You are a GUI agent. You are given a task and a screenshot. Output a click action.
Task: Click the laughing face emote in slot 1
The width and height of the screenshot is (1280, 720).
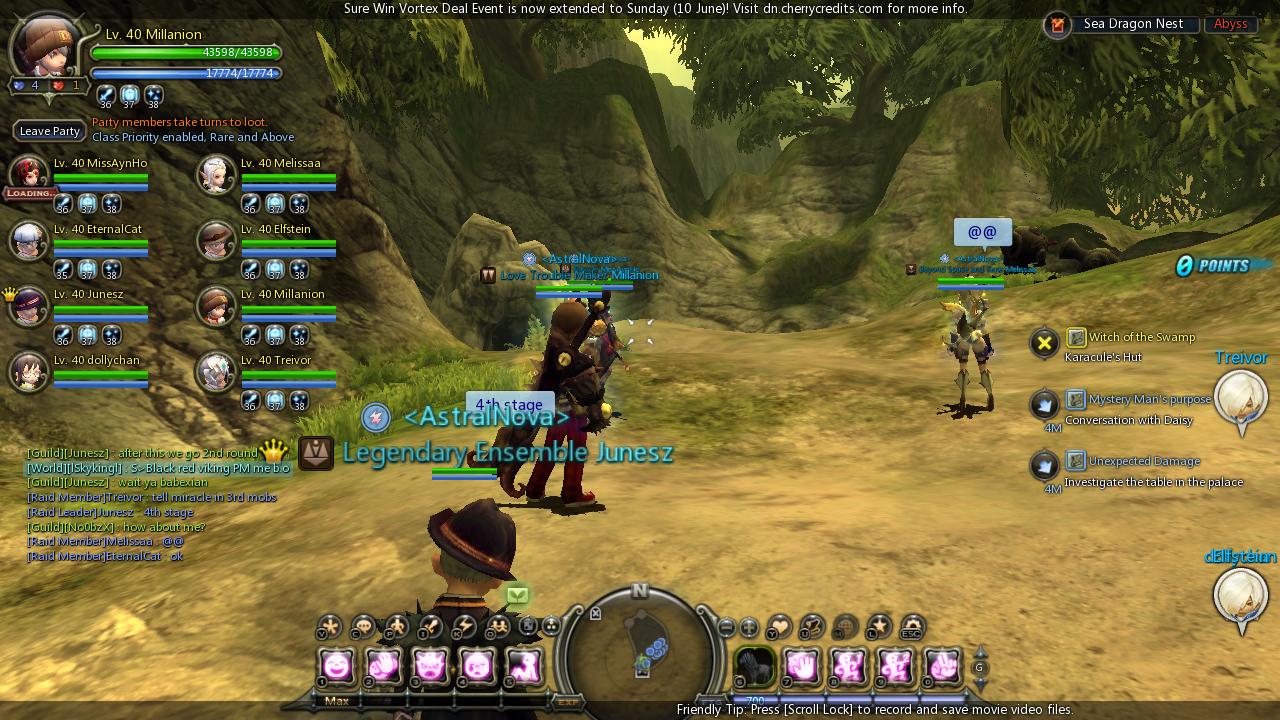click(337, 665)
